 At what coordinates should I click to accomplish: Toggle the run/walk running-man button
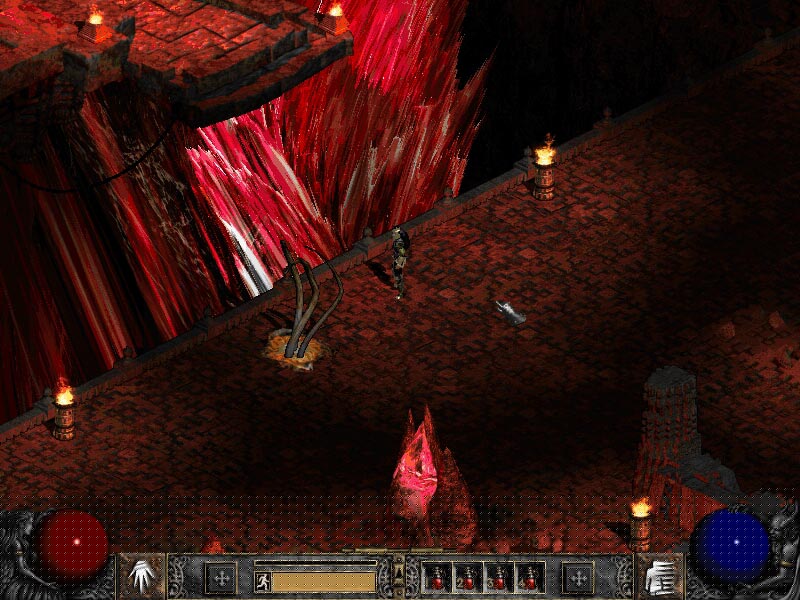[261, 579]
